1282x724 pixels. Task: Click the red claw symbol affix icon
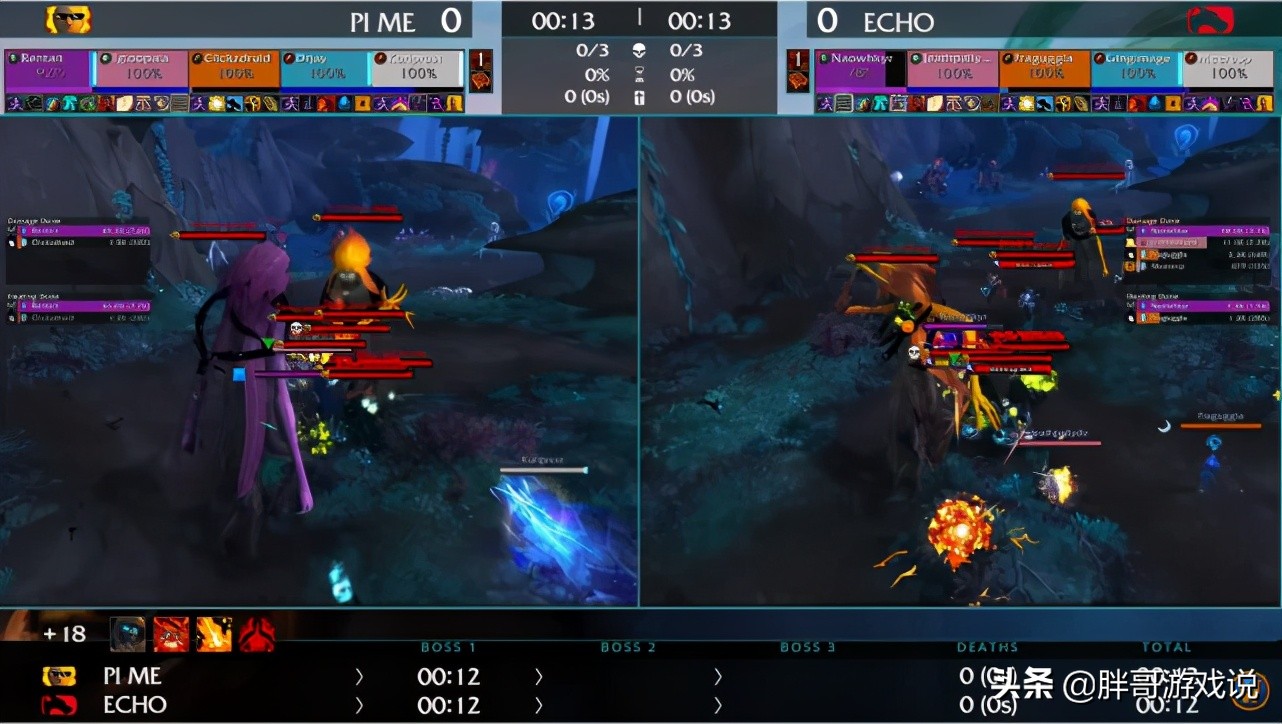click(x=257, y=634)
